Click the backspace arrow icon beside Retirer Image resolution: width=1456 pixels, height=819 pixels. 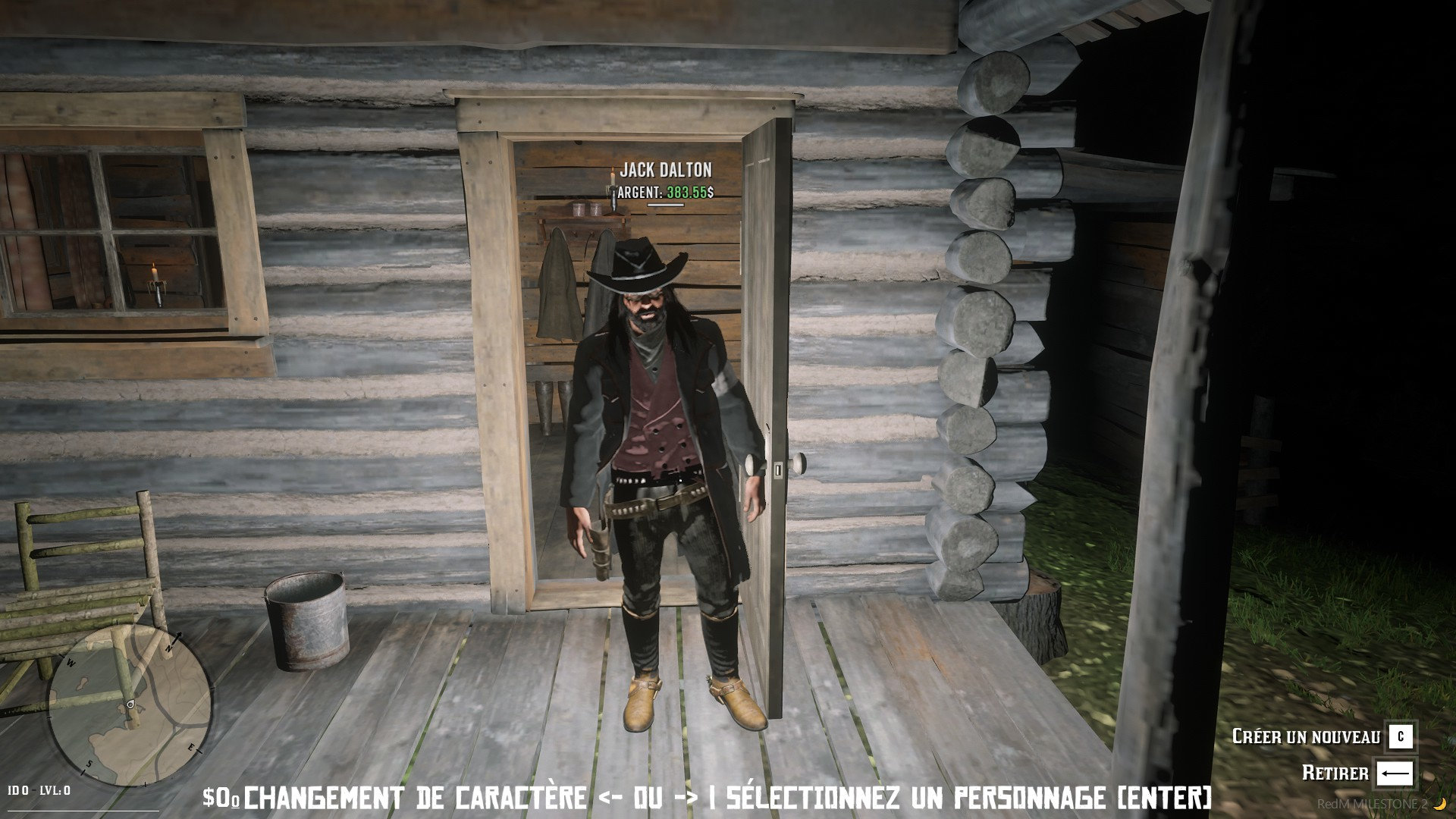1395,773
